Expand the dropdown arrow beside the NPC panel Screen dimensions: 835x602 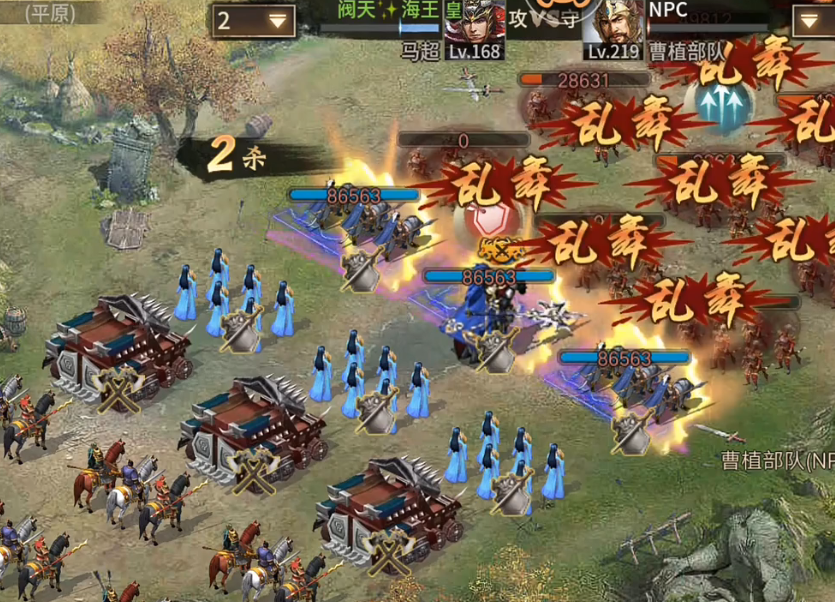[811, 20]
